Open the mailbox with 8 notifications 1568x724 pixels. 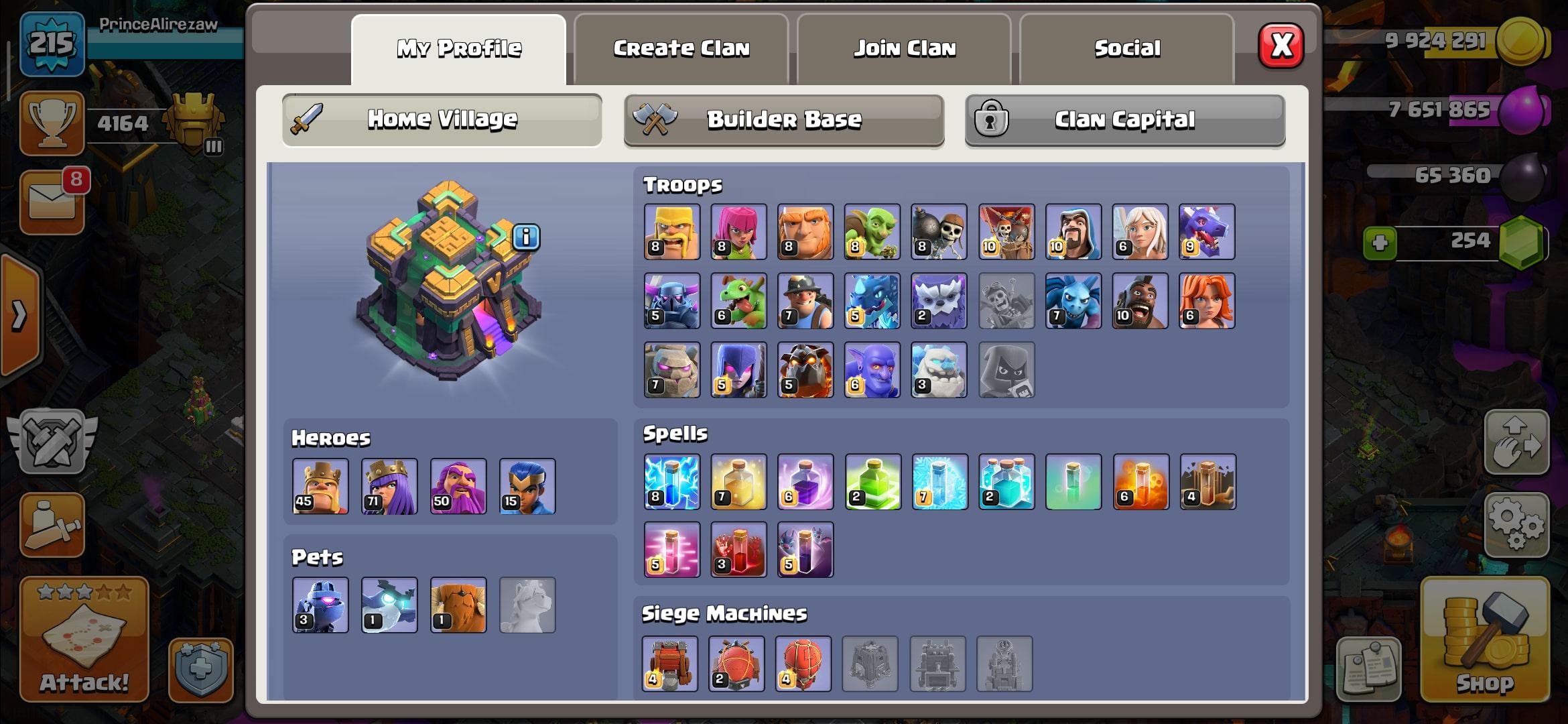coord(52,202)
